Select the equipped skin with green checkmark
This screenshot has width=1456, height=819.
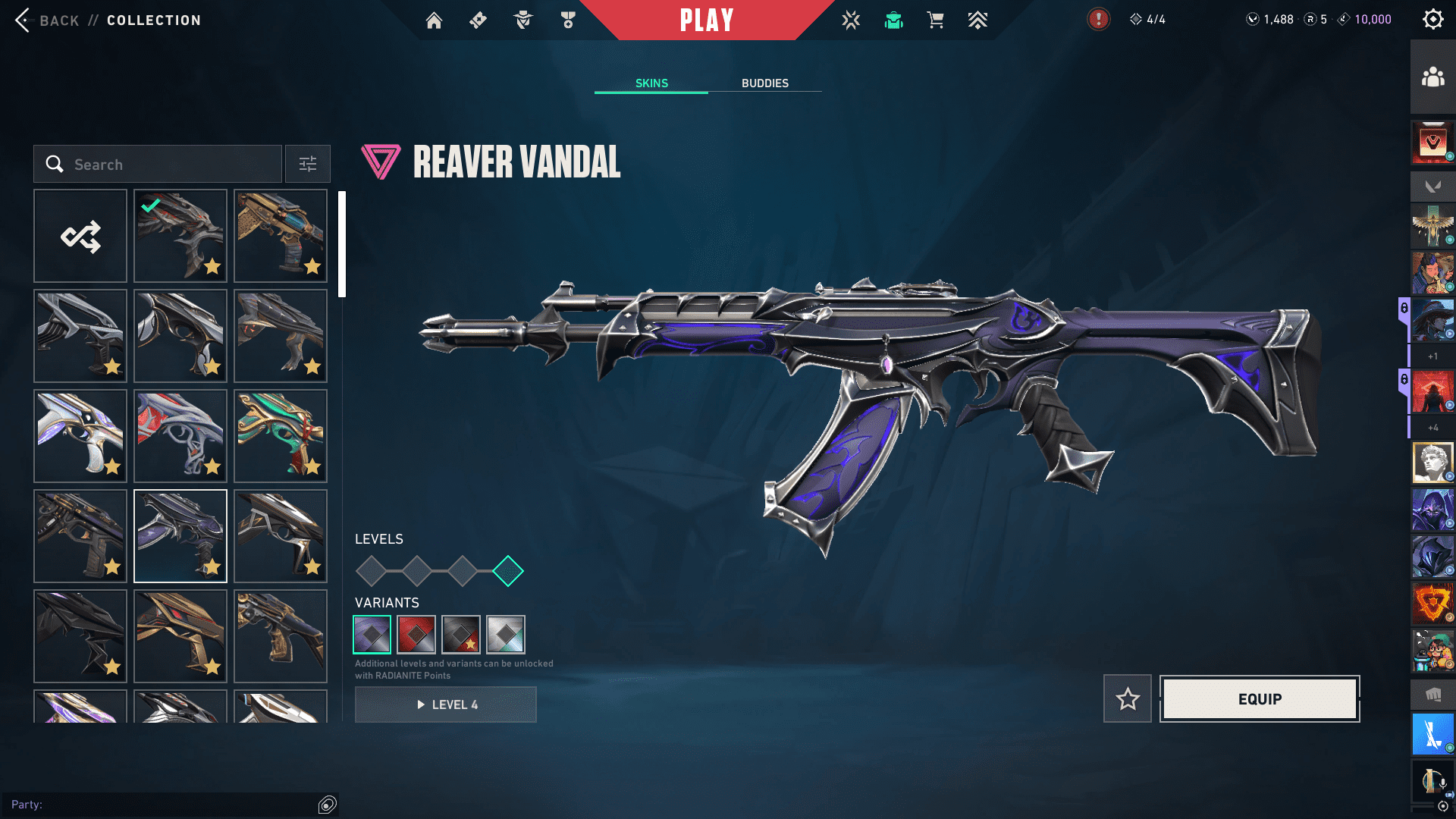coord(180,237)
